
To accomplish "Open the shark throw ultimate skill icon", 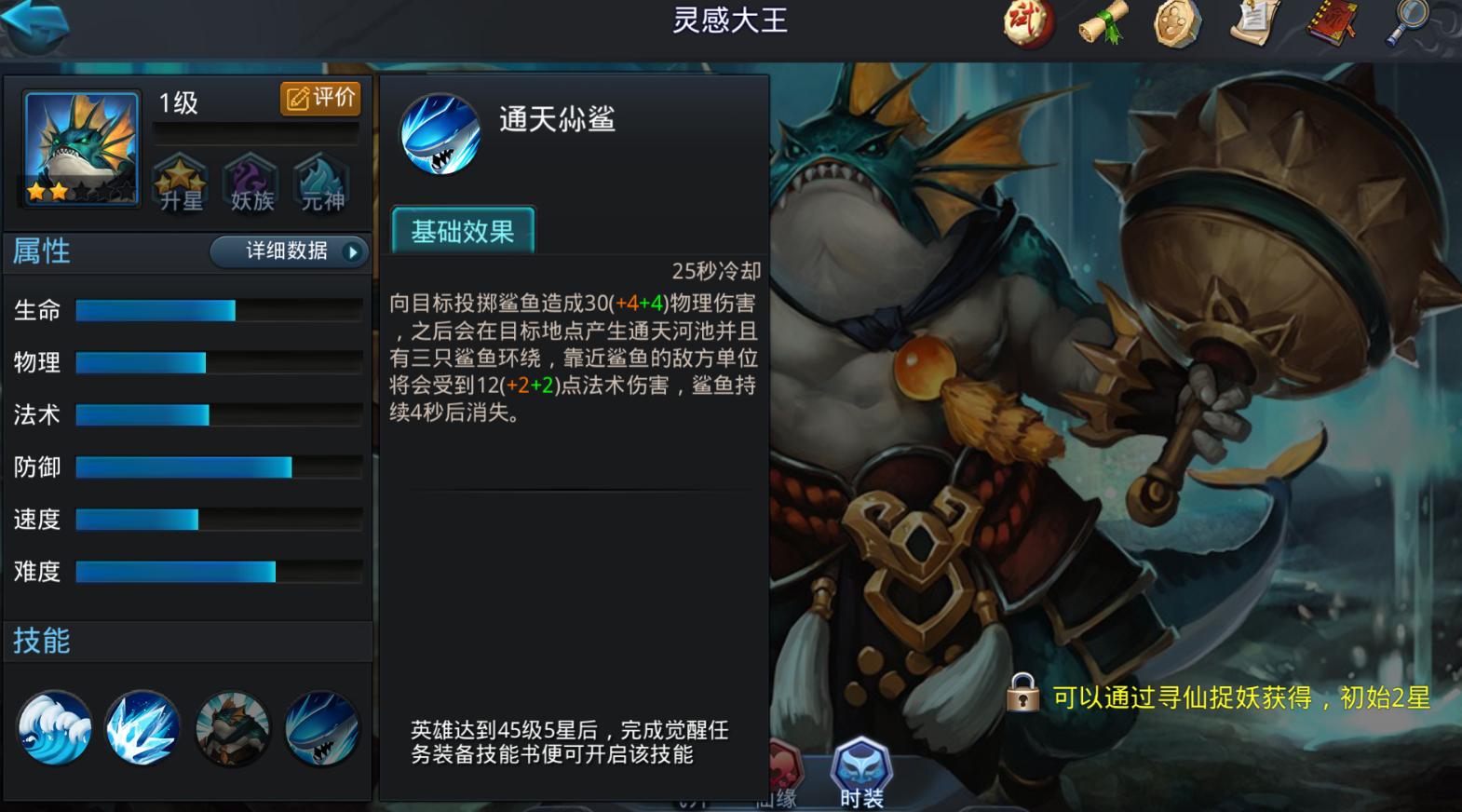I will (321, 728).
